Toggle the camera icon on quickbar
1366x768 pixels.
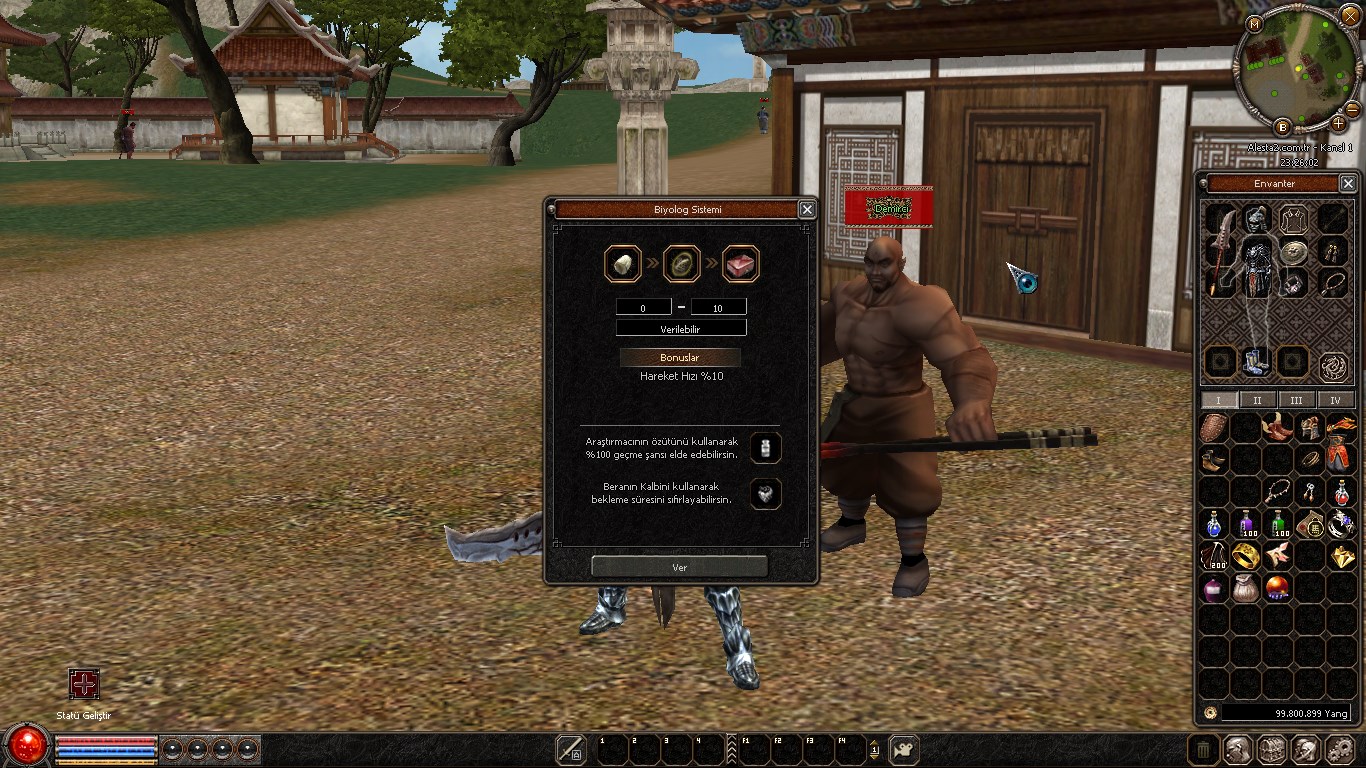click(x=904, y=749)
